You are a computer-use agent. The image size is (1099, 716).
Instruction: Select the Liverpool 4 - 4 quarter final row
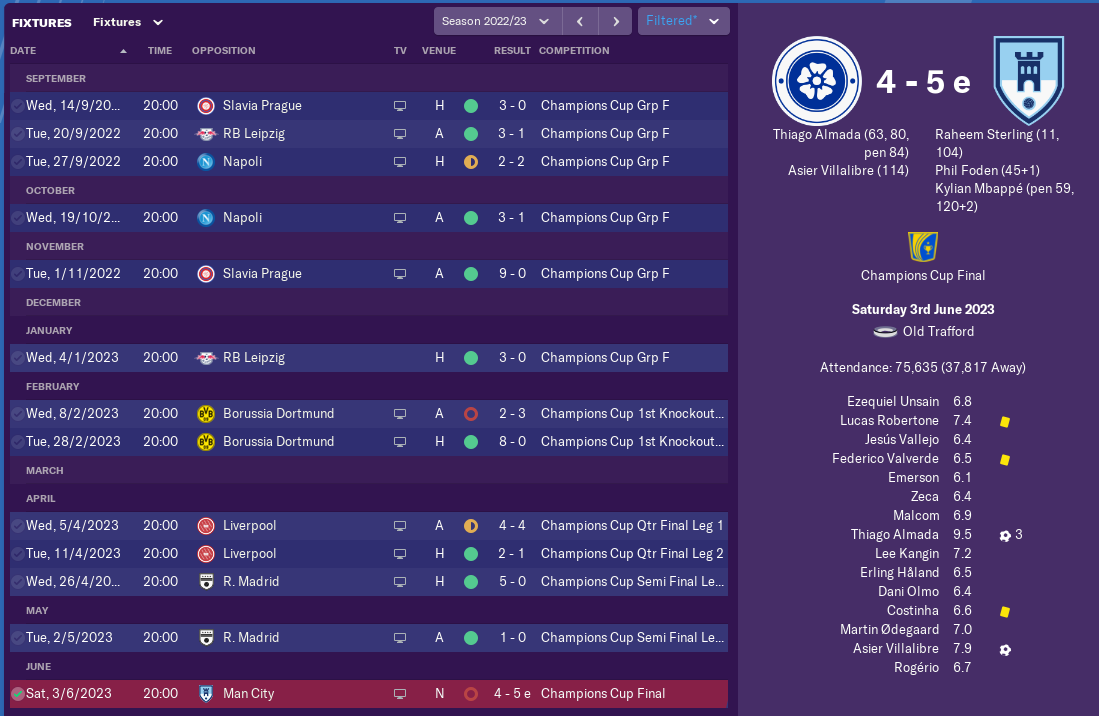pyautogui.click(x=368, y=525)
